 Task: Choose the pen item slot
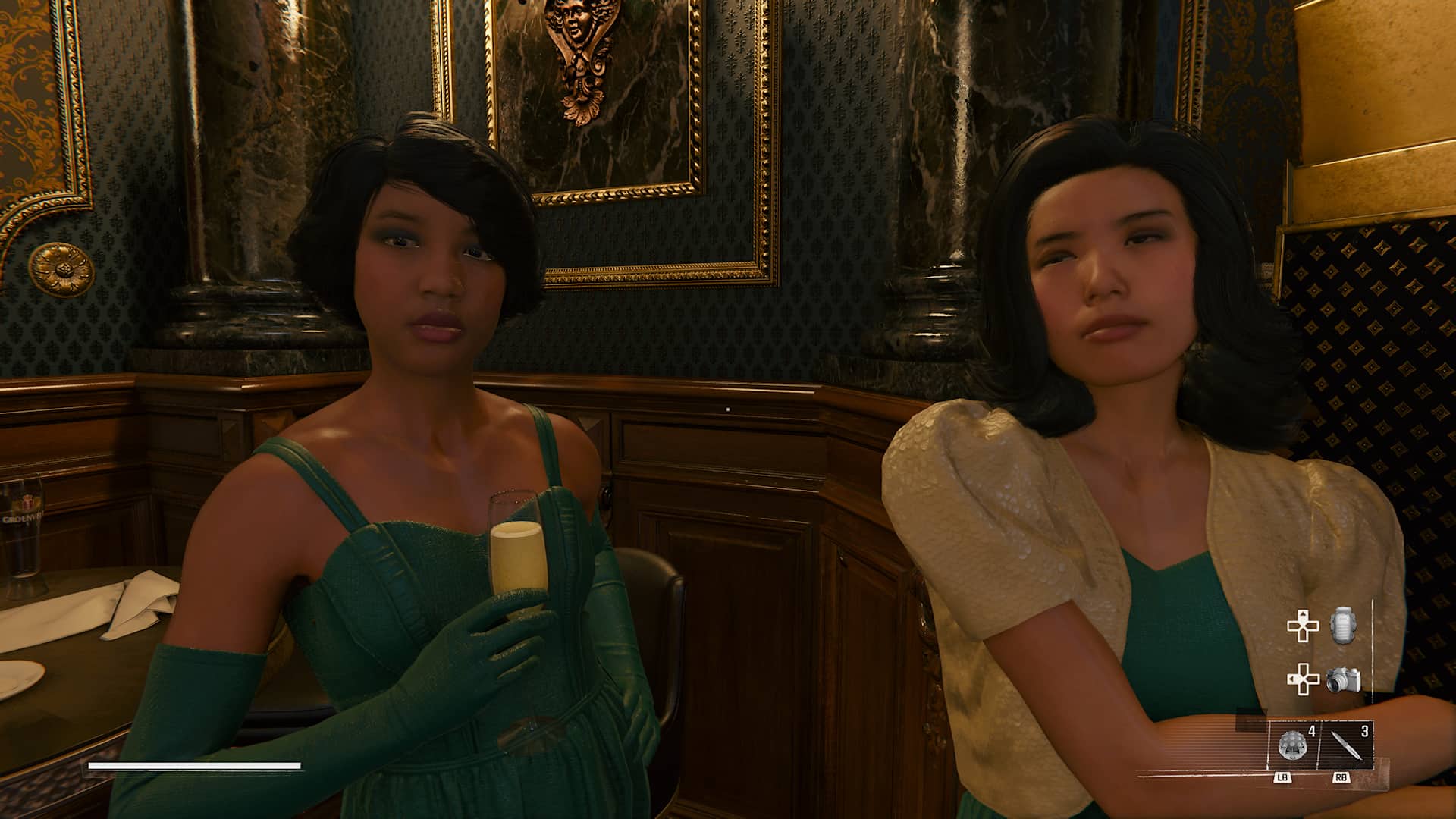1345,745
